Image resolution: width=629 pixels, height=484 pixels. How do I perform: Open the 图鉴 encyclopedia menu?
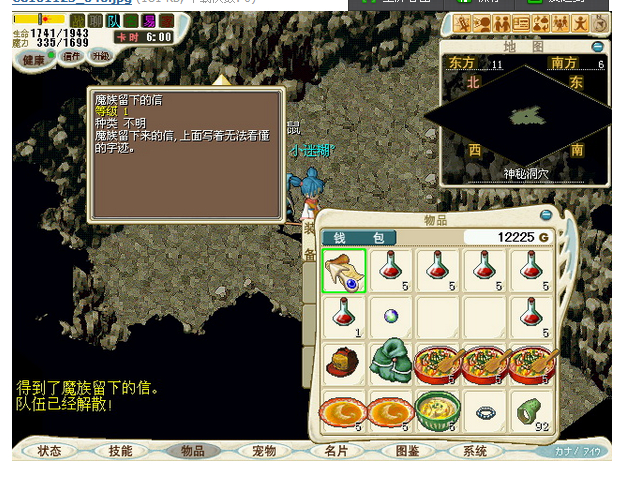point(407,451)
